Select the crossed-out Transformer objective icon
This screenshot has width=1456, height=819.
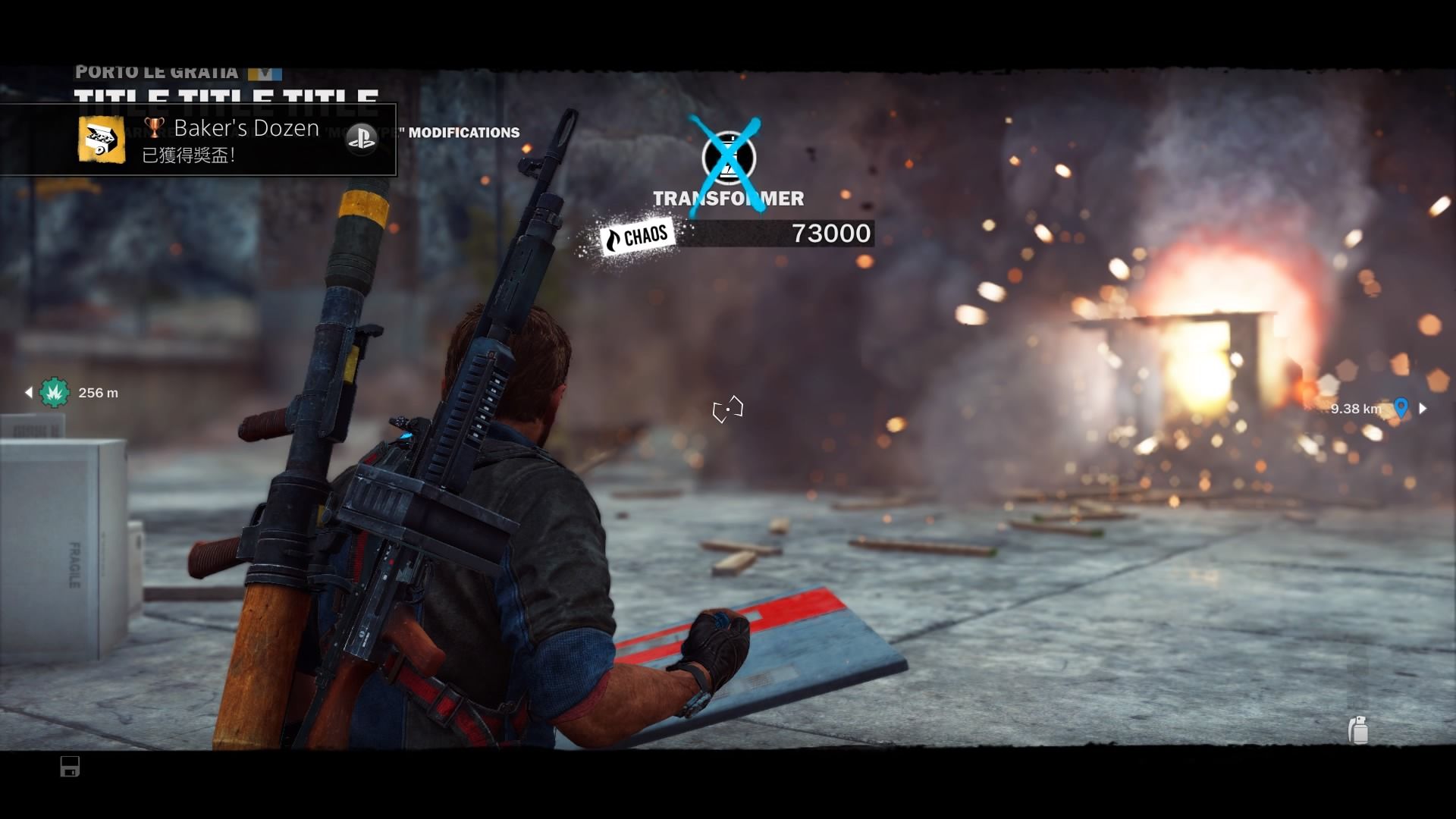click(728, 158)
